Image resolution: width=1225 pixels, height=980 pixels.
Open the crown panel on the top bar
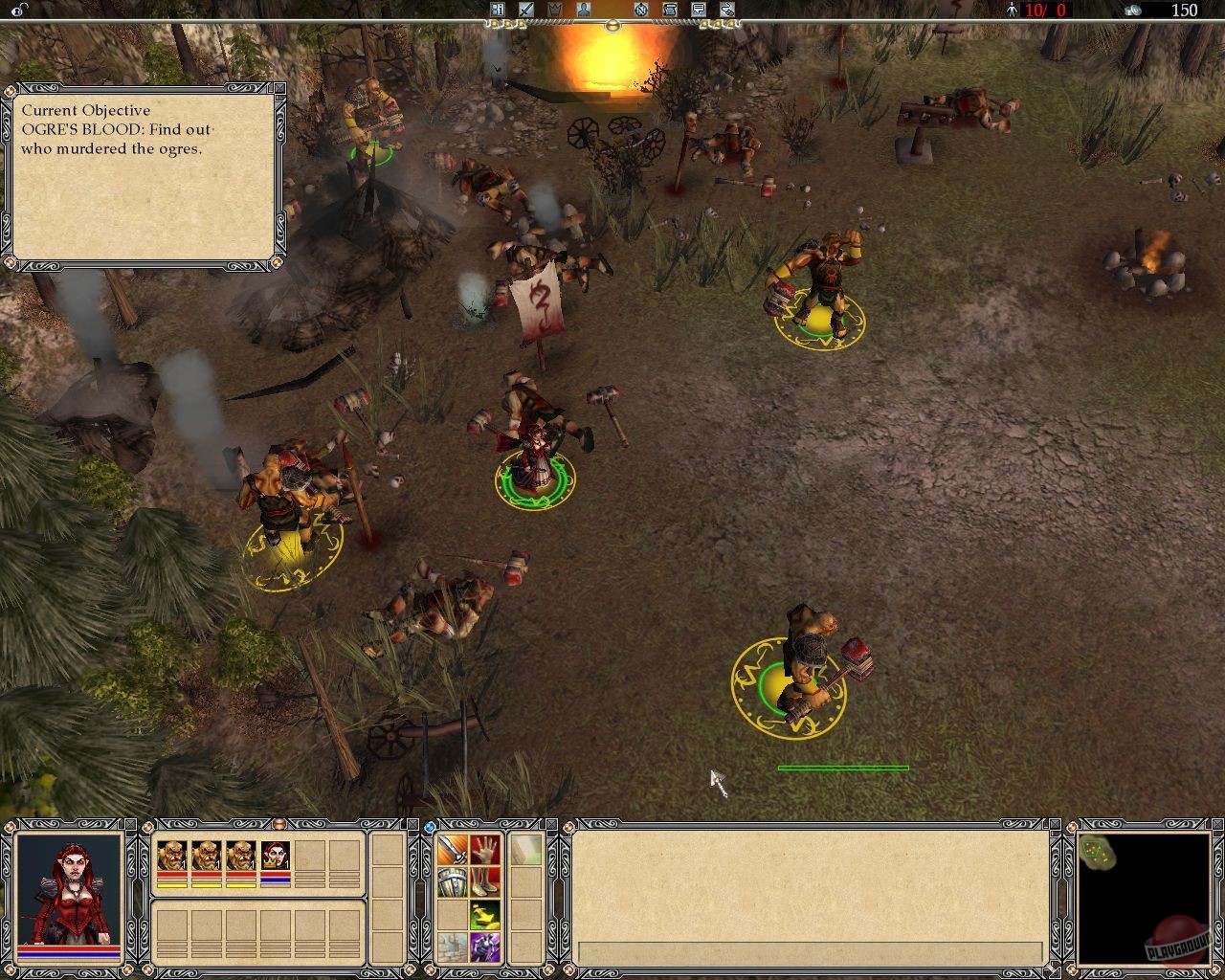click(554, 10)
